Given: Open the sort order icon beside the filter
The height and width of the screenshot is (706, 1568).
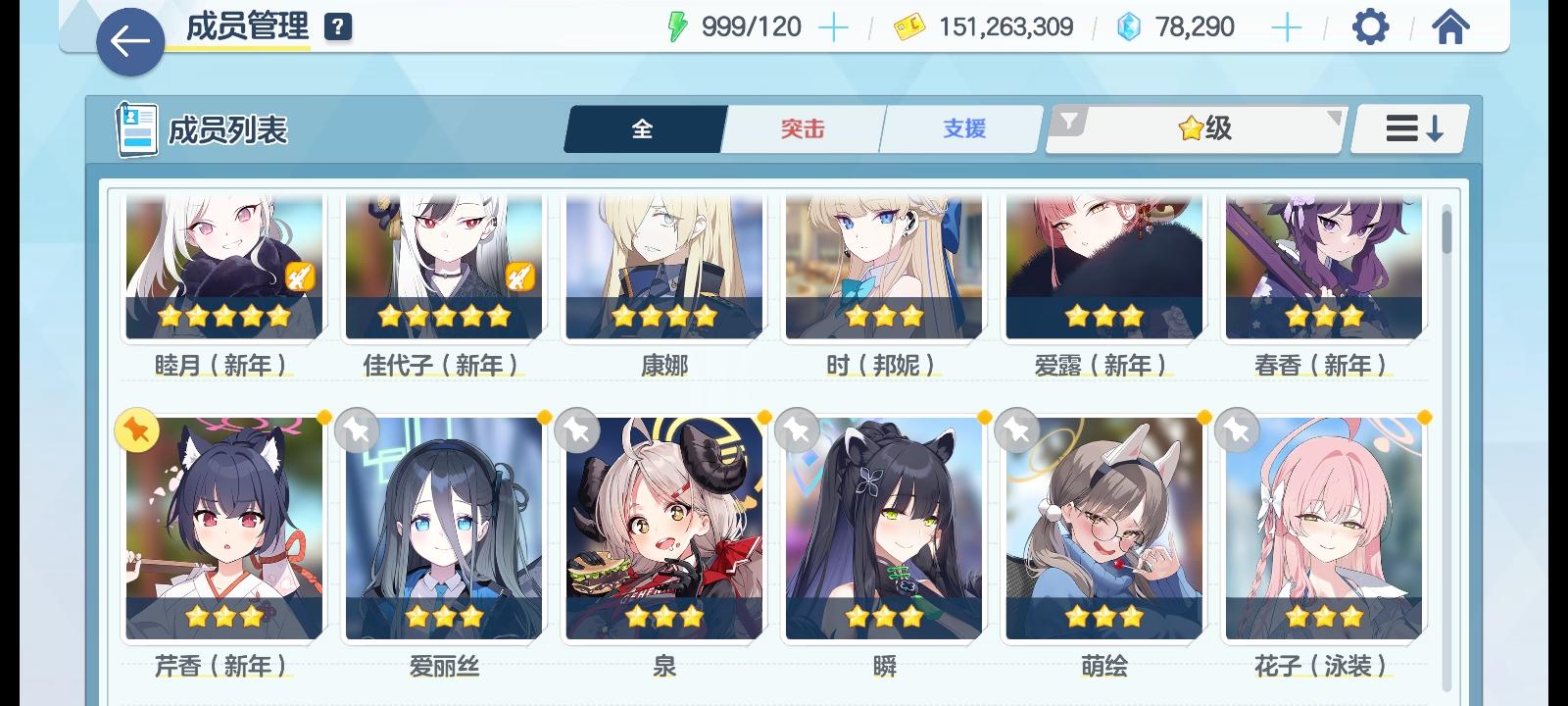Looking at the screenshot, I should click(x=1409, y=128).
